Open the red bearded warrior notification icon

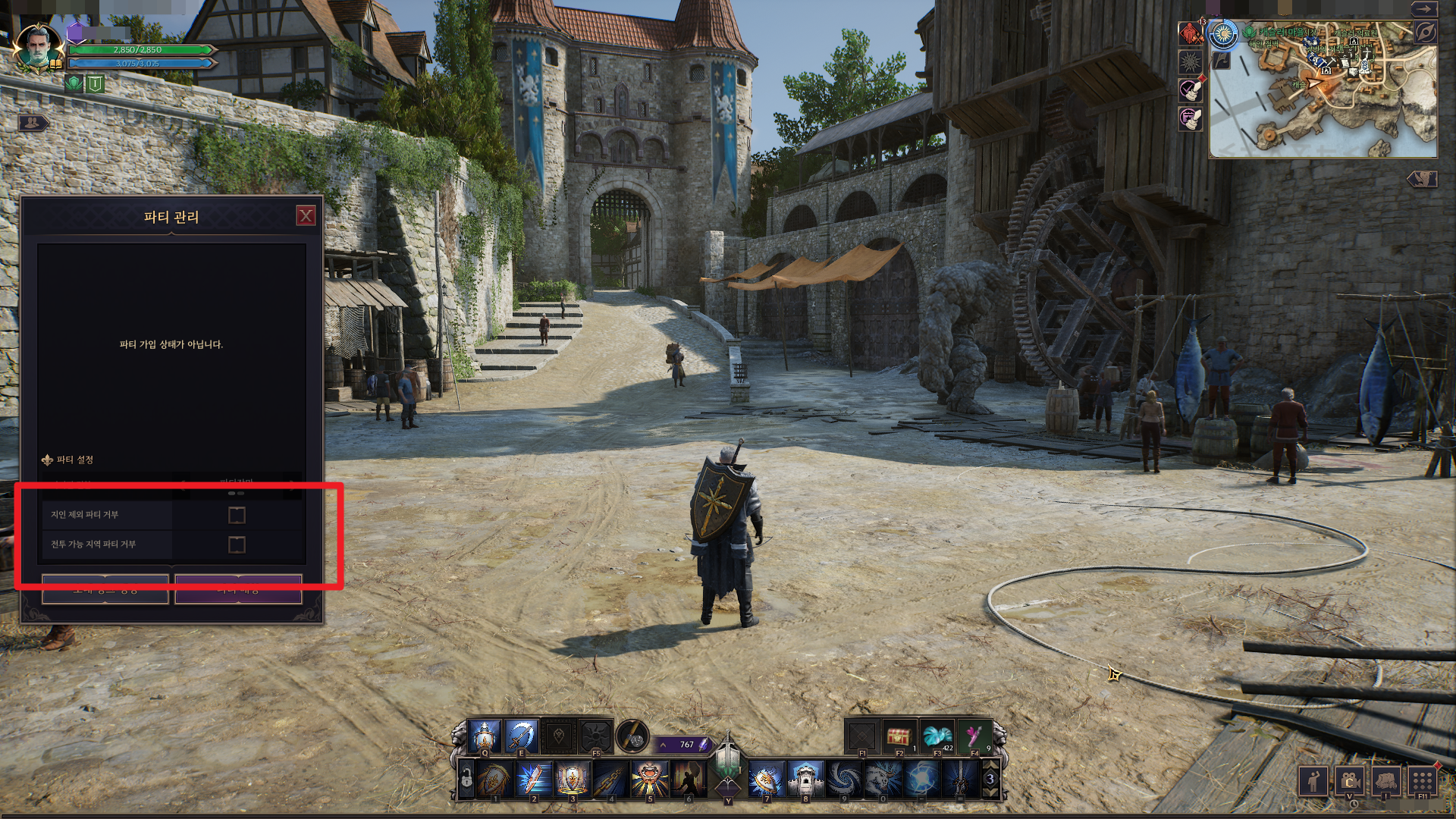click(x=1191, y=33)
